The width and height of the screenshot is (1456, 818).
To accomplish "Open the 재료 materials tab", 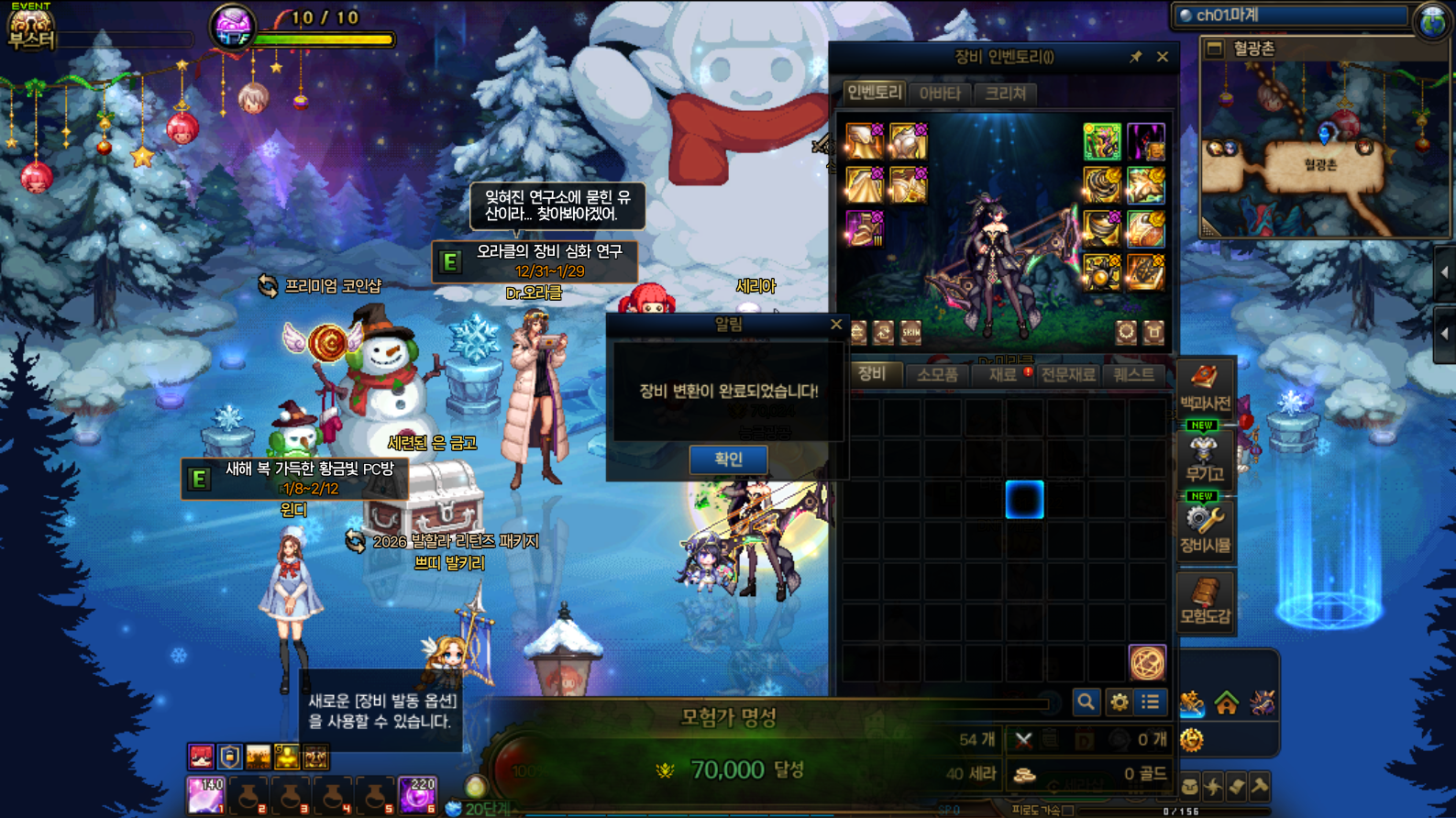I will (x=1002, y=374).
